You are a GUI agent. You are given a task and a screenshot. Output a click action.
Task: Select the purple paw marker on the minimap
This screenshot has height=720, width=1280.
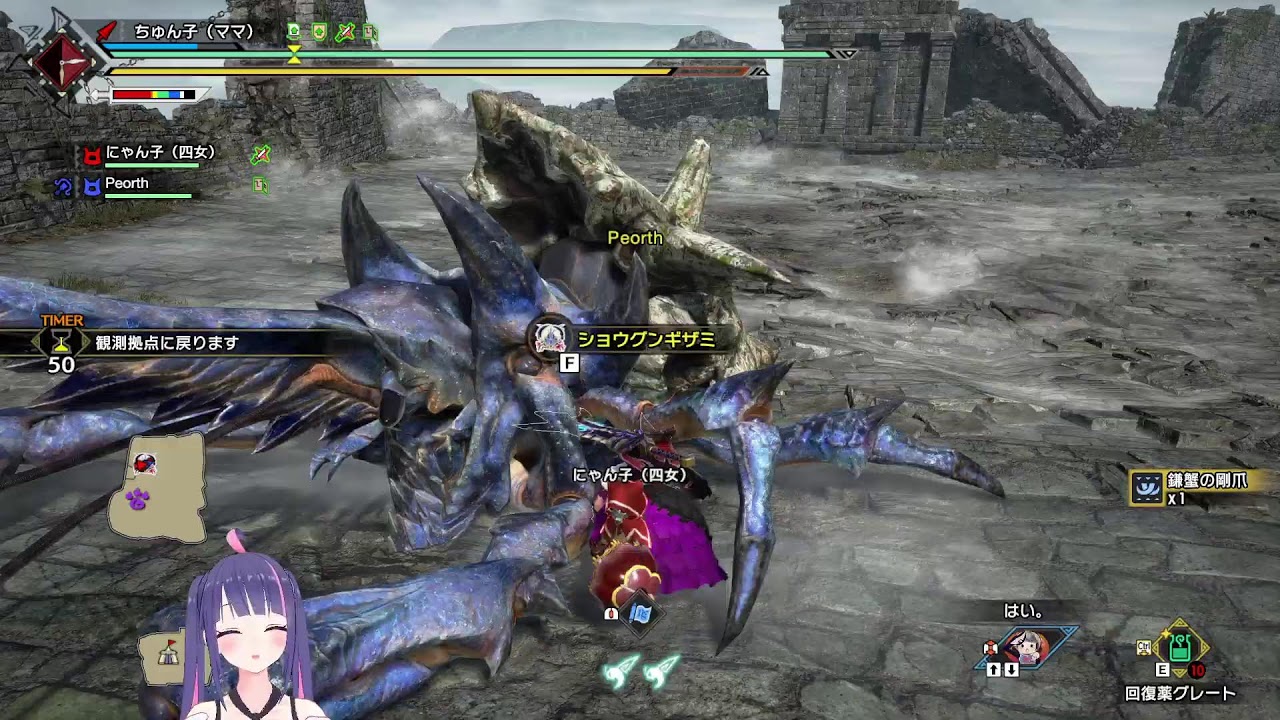pos(137,497)
